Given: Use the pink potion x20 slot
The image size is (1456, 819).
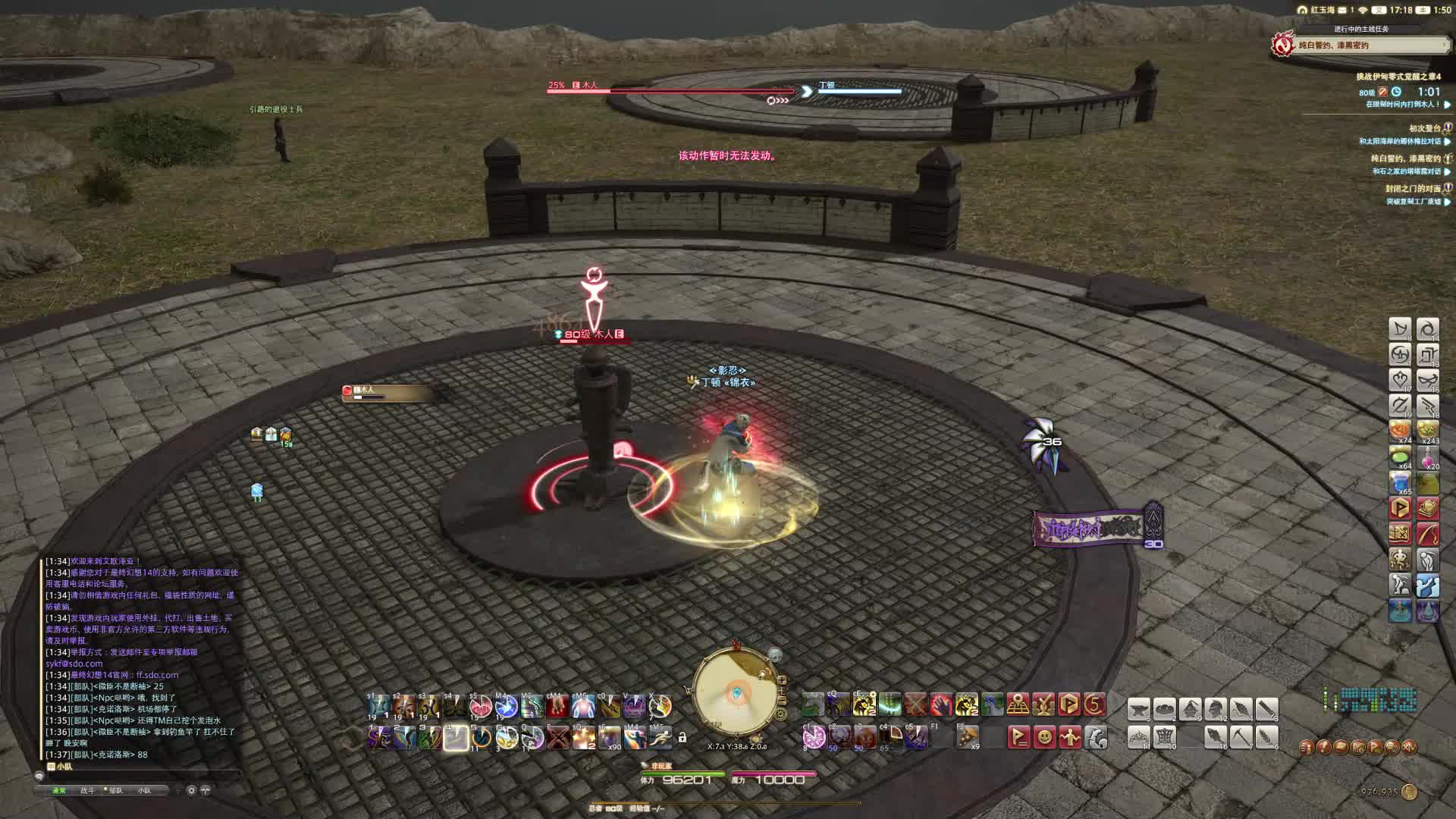Looking at the screenshot, I should click(1427, 457).
